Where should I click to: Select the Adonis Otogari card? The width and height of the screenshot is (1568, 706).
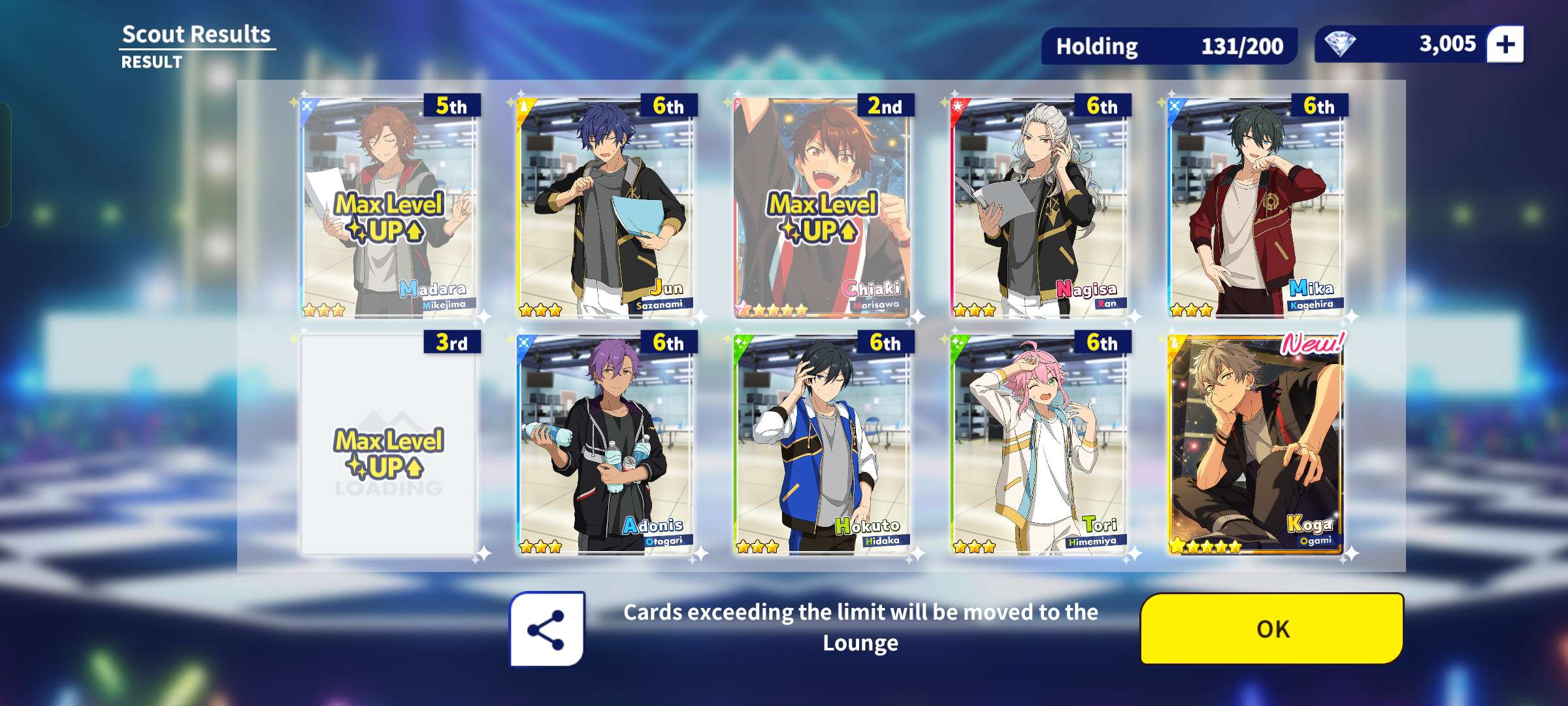(x=605, y=445)
